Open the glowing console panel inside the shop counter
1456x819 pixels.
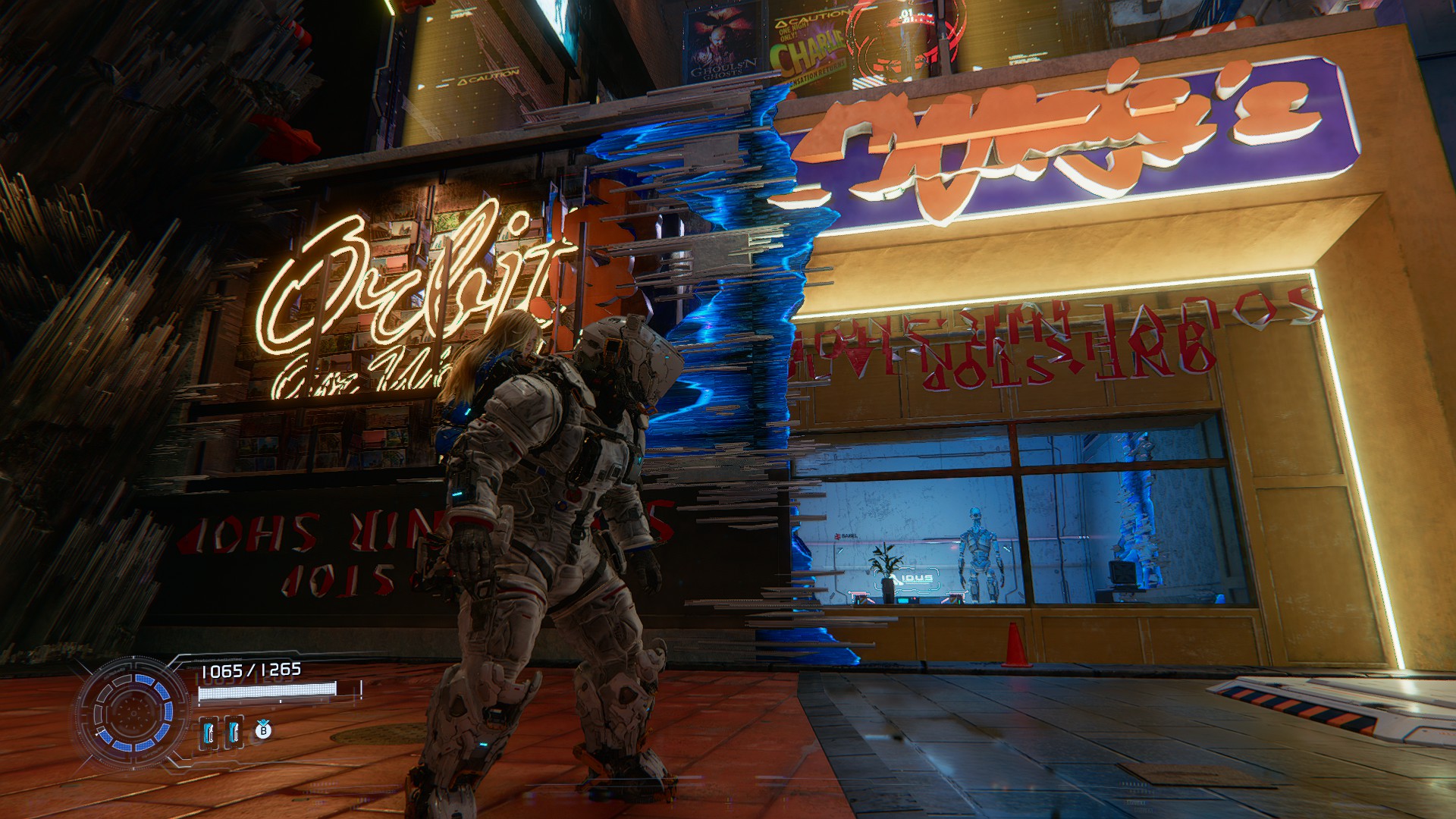pyautogui.click(x=903, y=601)
